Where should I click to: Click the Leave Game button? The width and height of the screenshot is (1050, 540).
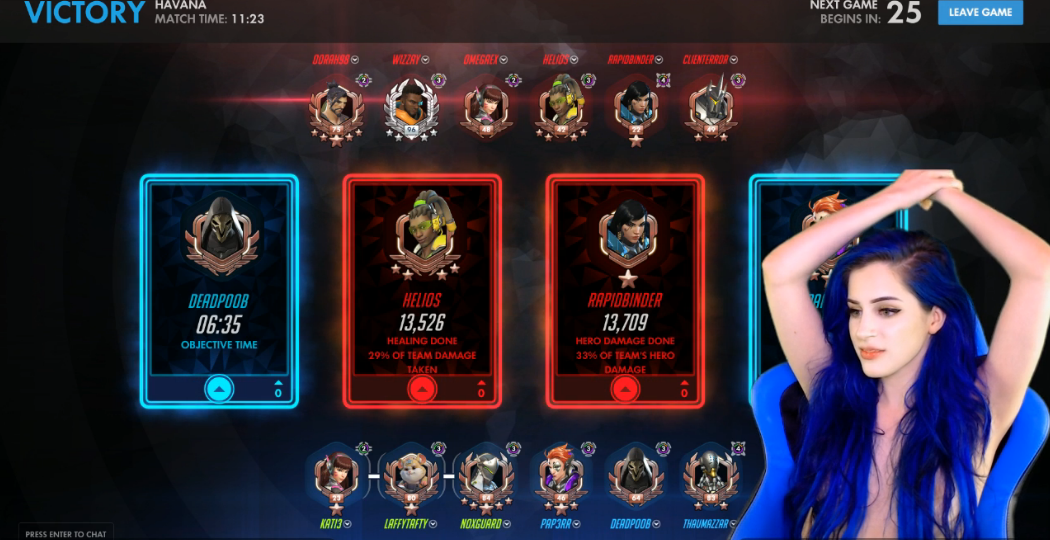coord(980,12)
